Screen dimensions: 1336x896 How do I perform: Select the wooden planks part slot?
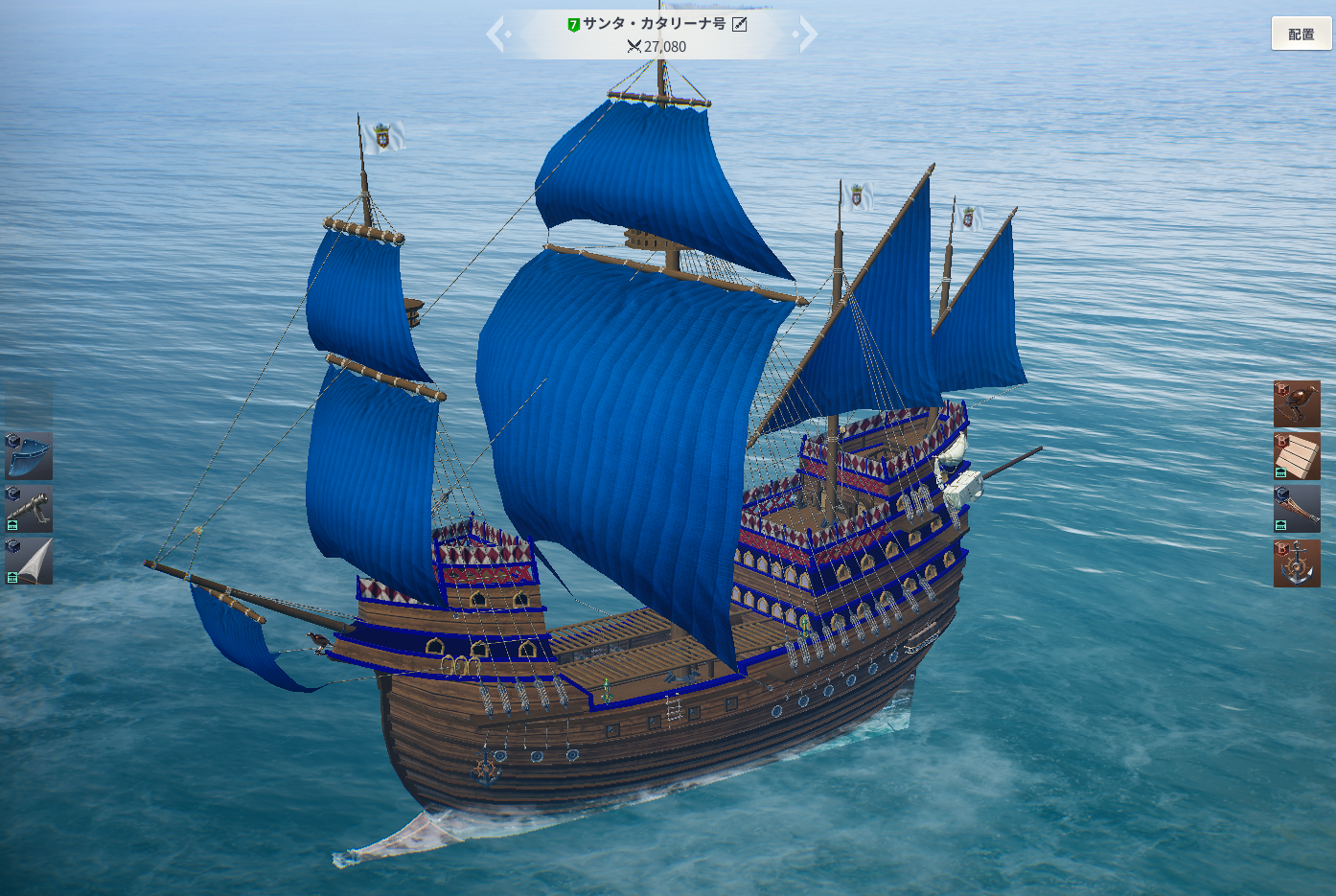click(x=1297, y=456)
